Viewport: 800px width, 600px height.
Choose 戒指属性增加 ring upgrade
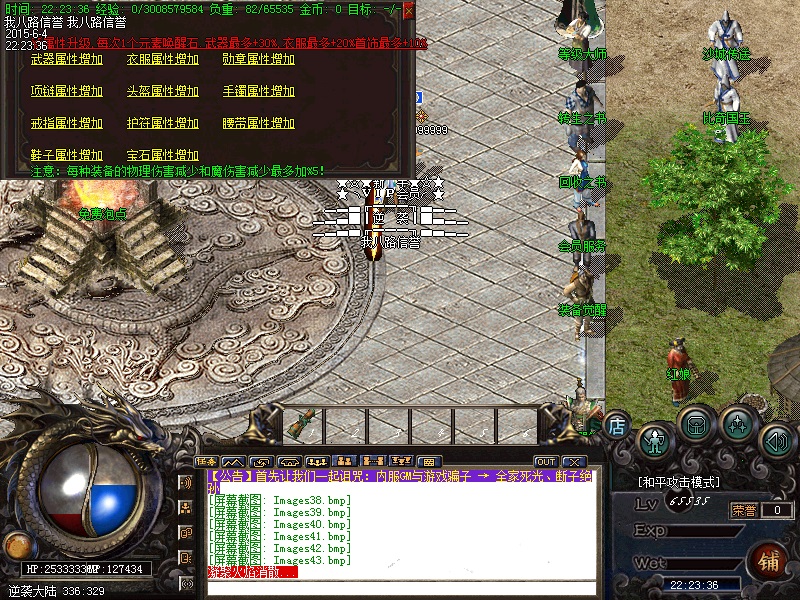[67, 123]
